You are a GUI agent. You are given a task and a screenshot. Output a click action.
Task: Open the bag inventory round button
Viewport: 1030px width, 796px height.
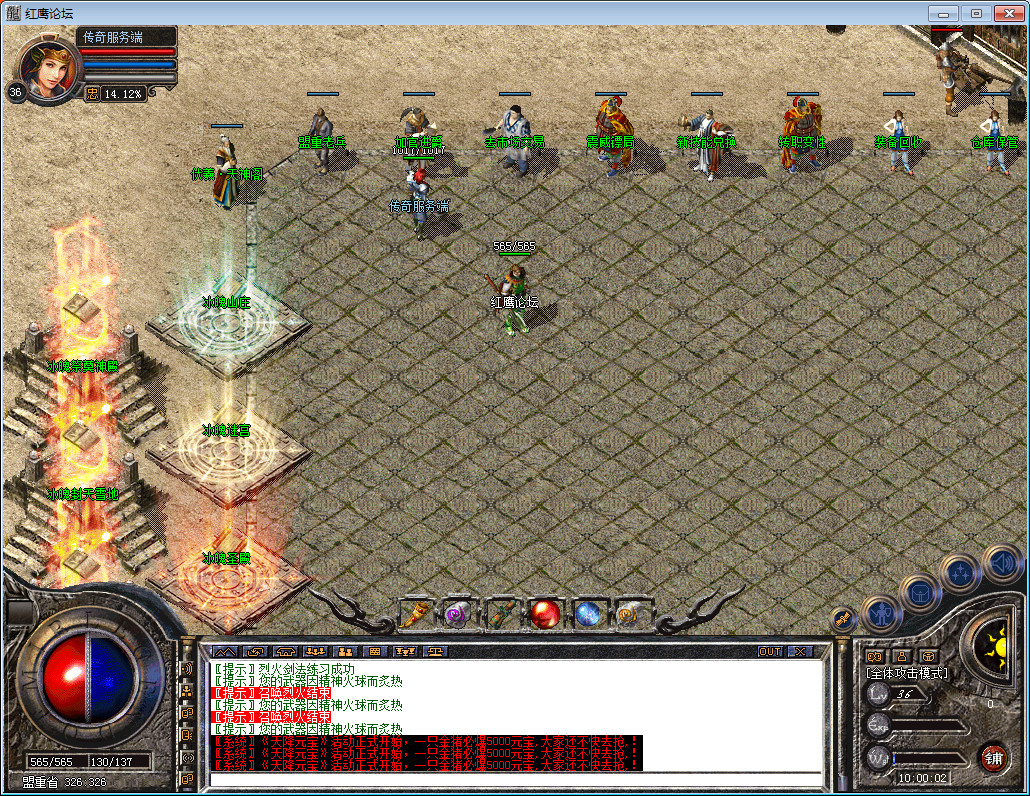[919, 593]
